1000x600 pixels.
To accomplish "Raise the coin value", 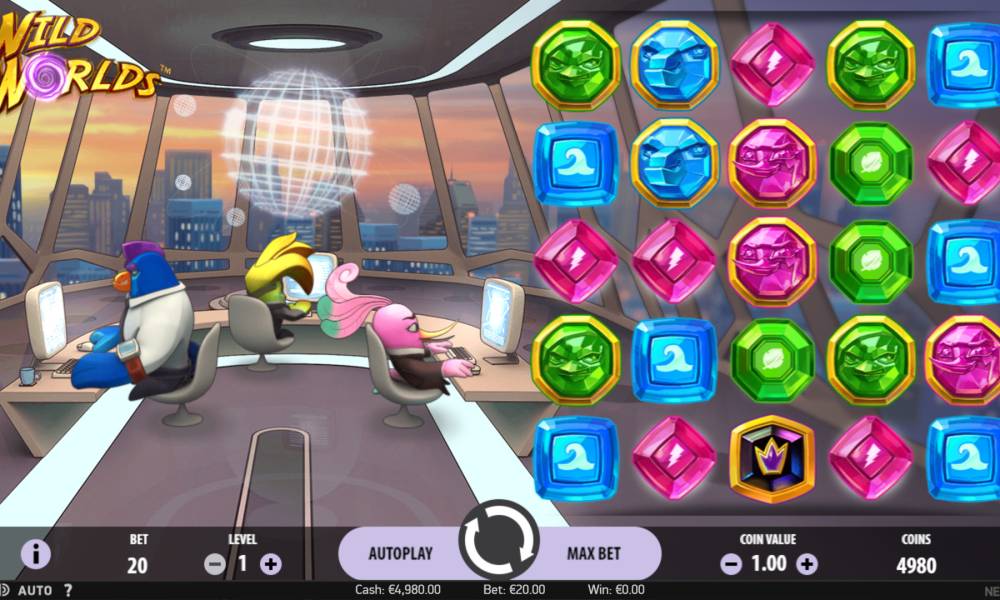I will click(x=807, y=564).
